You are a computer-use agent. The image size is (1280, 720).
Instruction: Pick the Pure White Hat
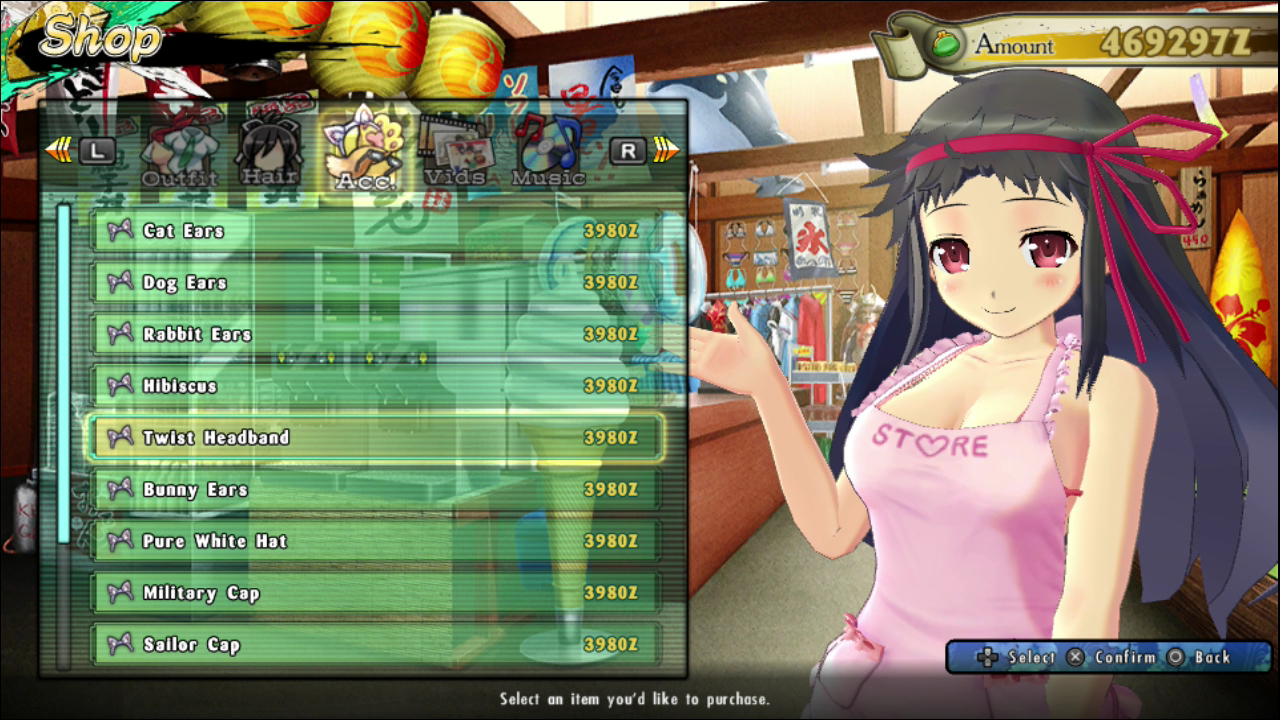click(x=375, y=541)
